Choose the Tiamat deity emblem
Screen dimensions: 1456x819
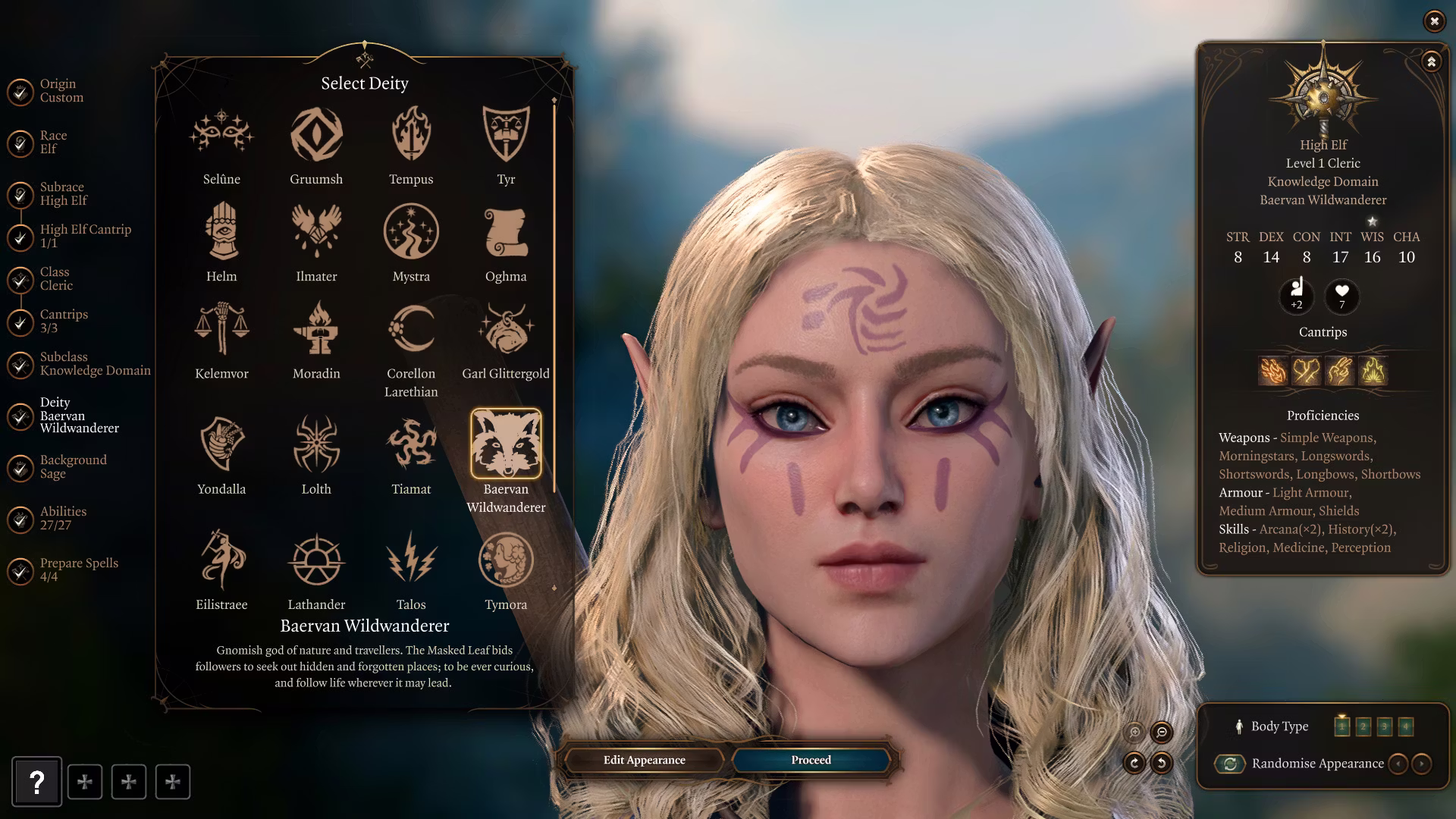[411, 444]
